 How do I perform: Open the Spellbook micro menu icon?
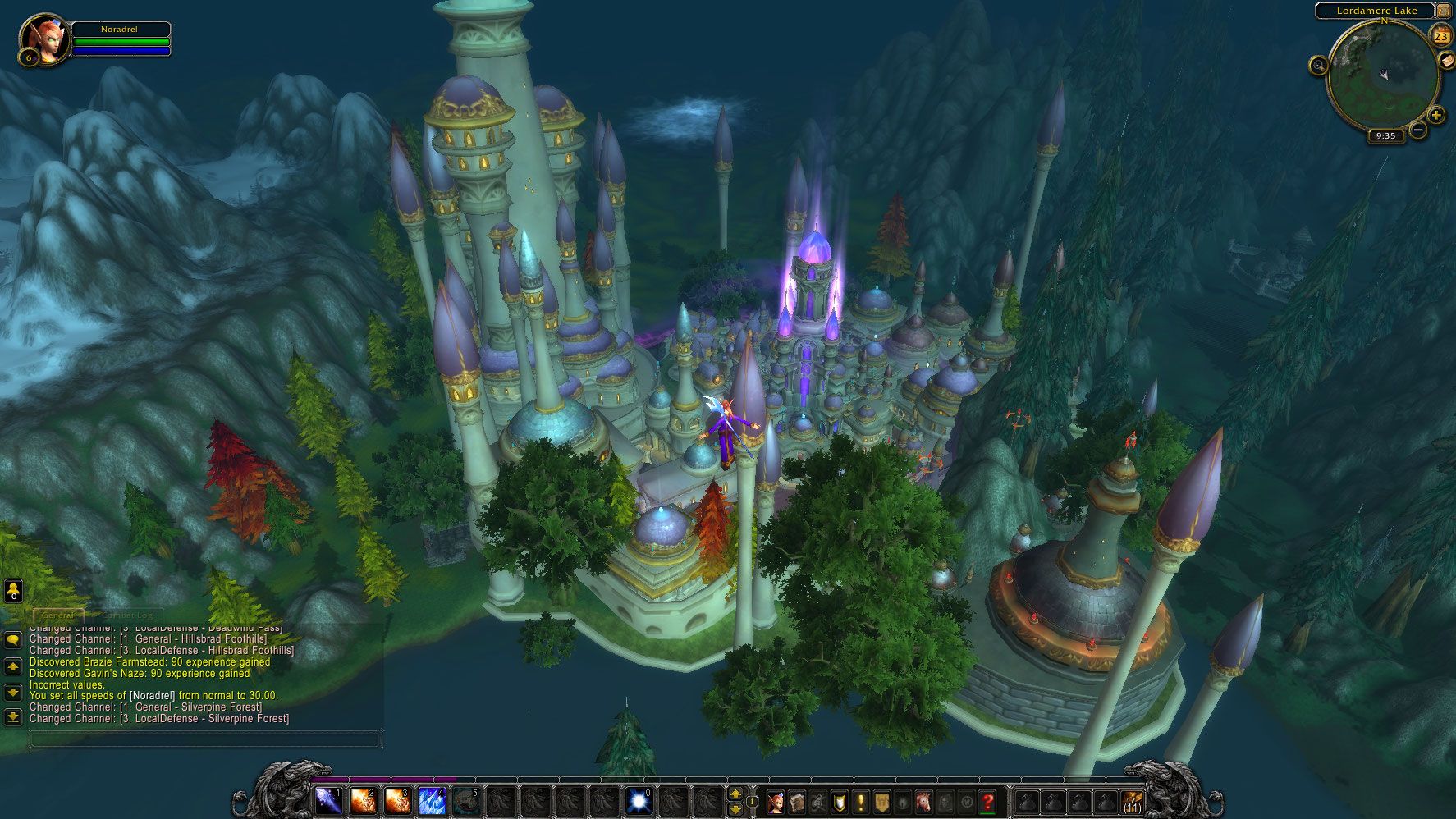tap(797, 800)
